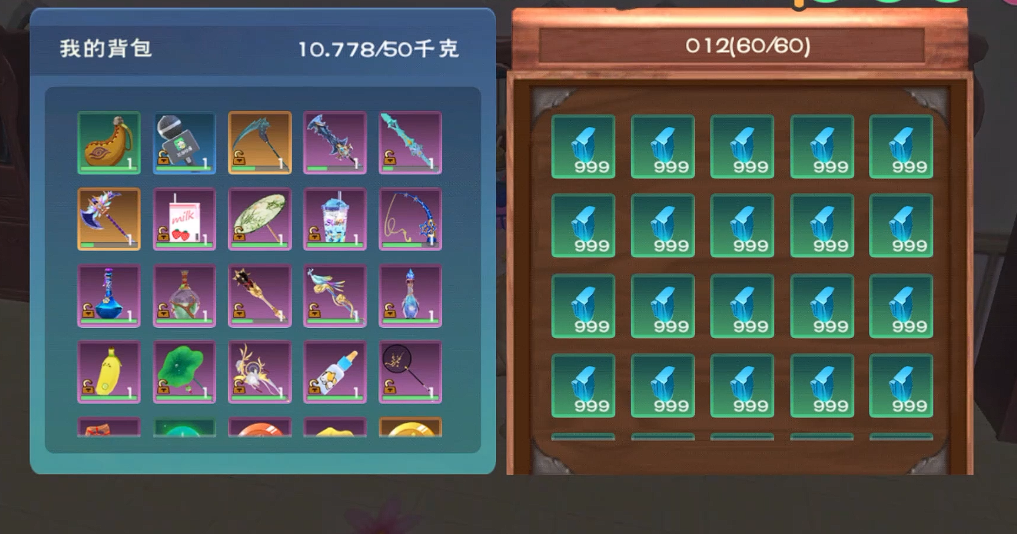
Task: Pick the green paper umbrella item
Action: coord(260,219)
